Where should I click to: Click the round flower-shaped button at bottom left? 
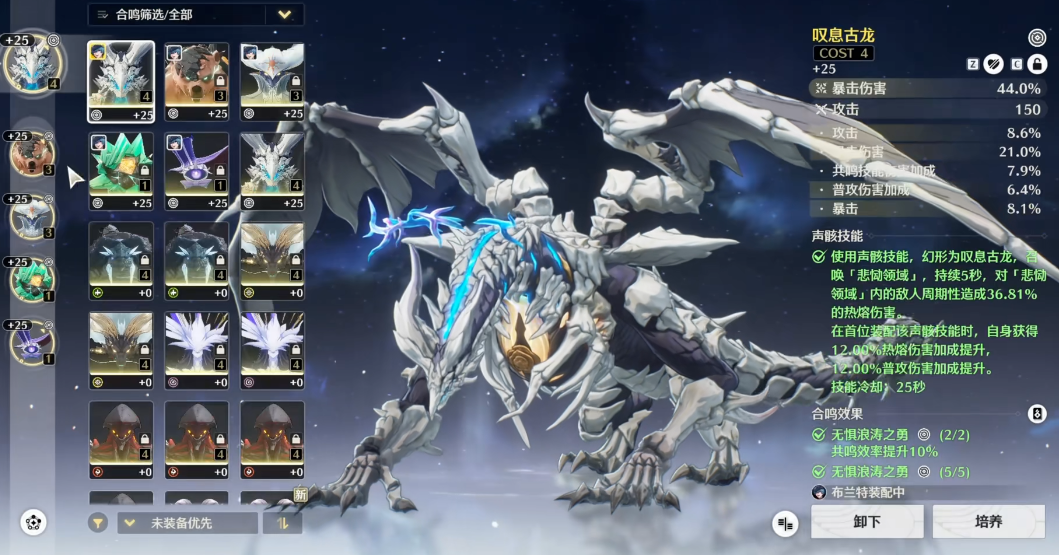coord(34,522)
